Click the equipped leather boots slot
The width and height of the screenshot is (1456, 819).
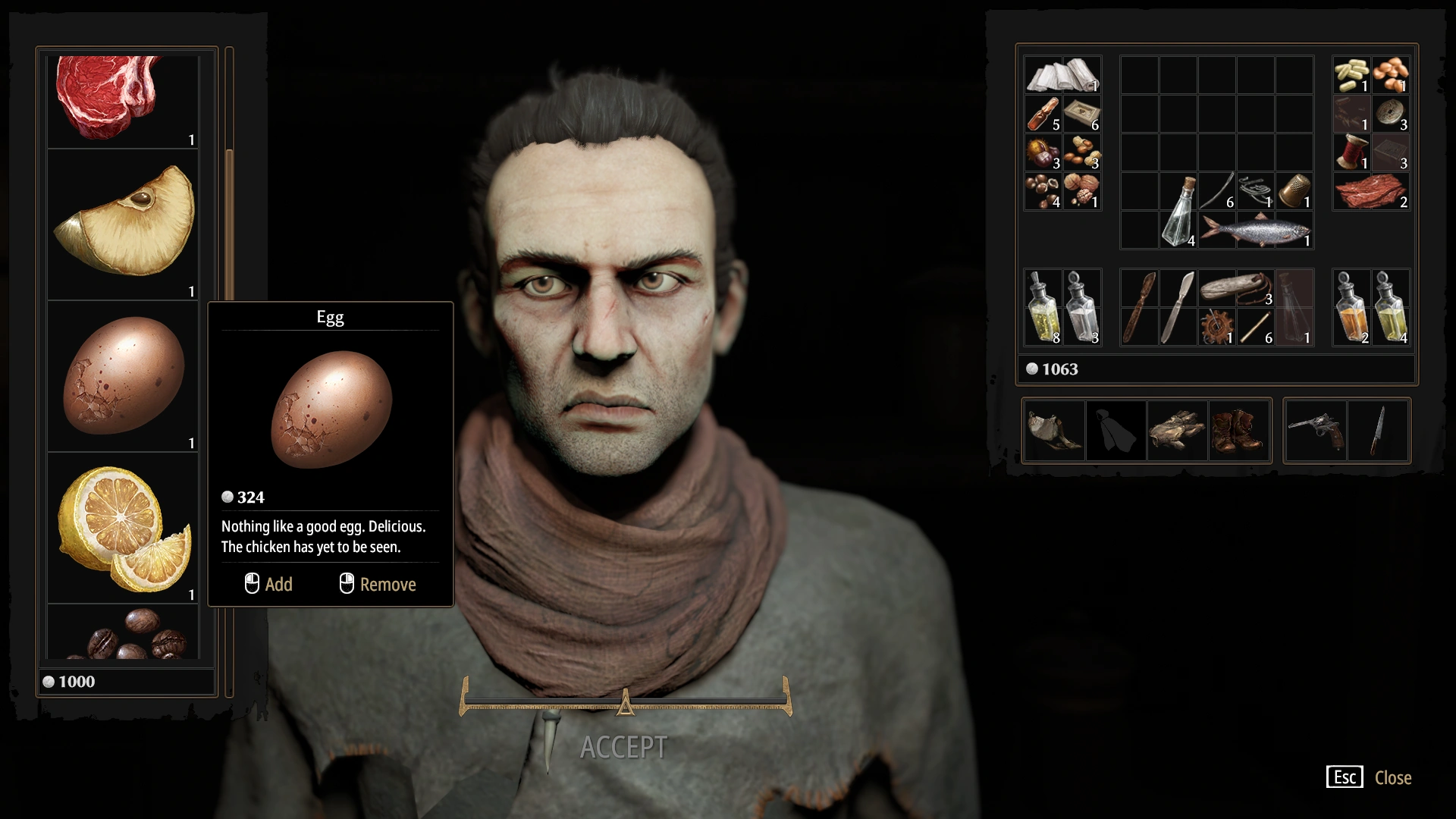click(1238, 431)
